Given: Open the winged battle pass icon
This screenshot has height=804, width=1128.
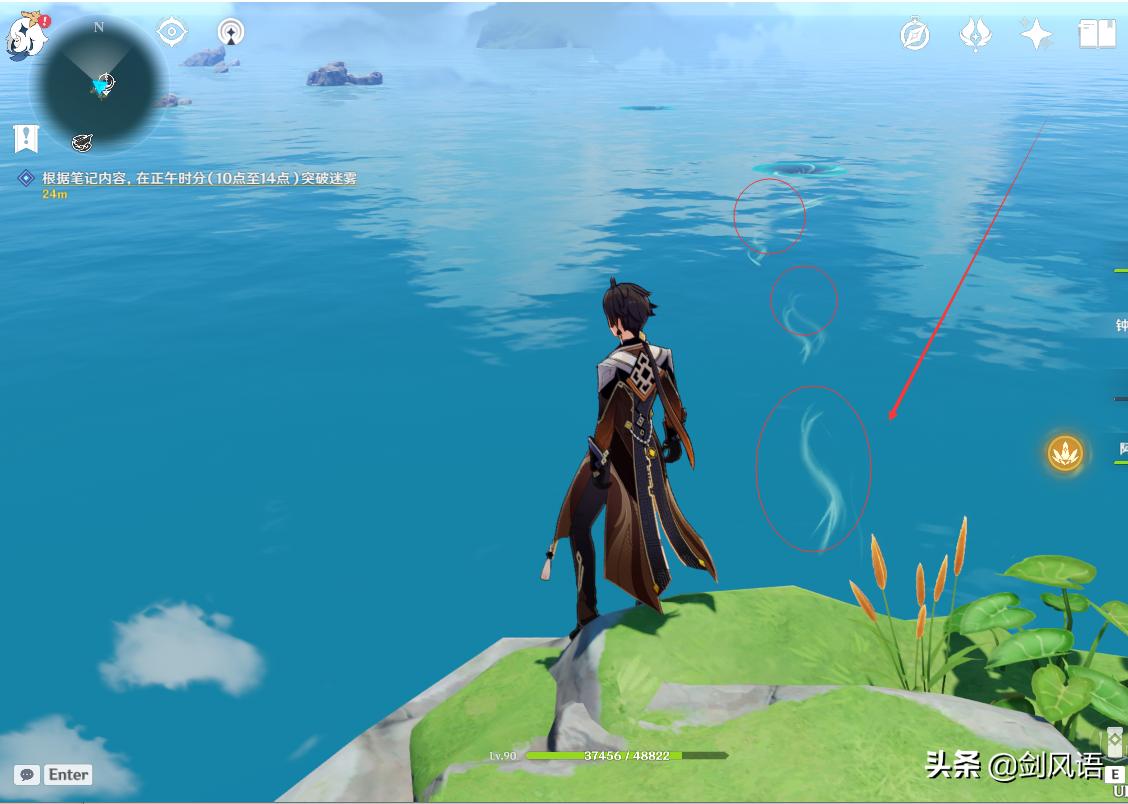Looking at the screenshot, I should coord(975,34).
